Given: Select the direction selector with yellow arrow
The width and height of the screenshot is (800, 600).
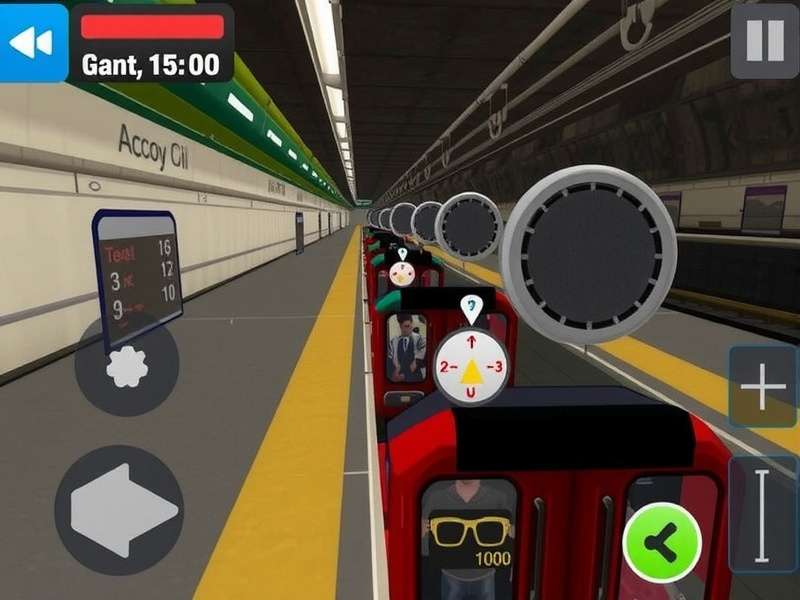Looking at the screenshot, I should [470, 368].
